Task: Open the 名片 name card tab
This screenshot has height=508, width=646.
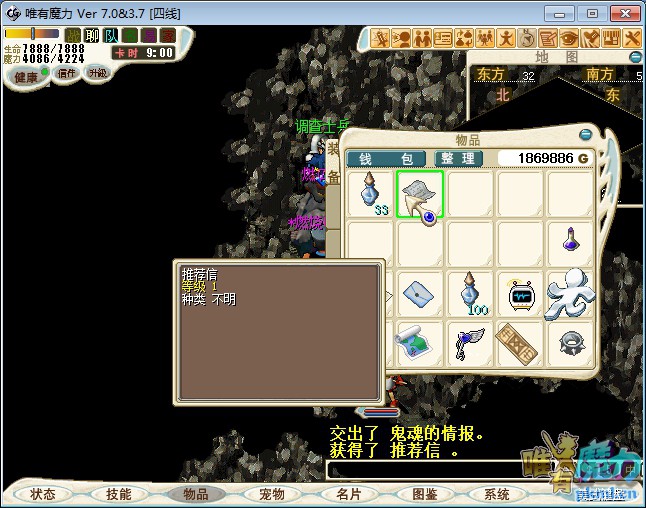Action: [x=348, y=494]
